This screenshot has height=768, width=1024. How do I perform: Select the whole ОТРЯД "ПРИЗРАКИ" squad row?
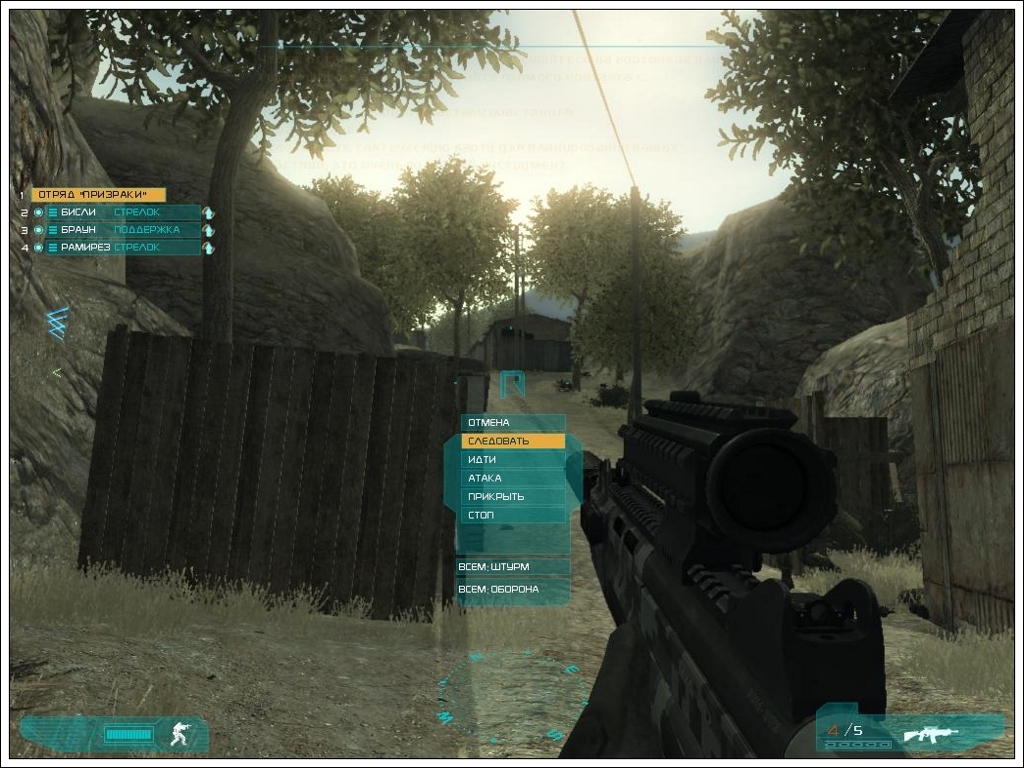pyautogui.click(x=98, y=195)
